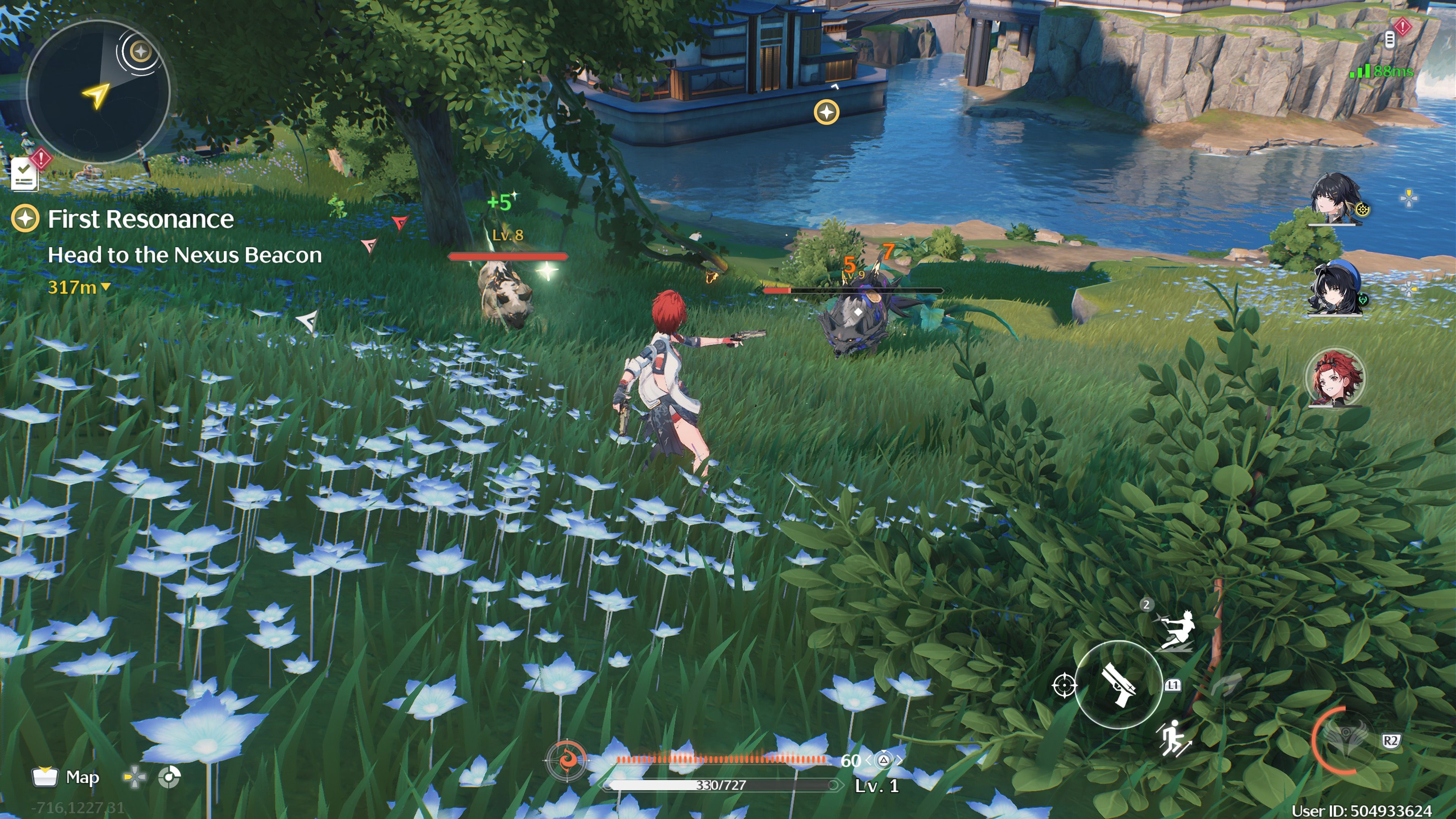Click the triangle stepper beside the 60 counter
The image size is (1456, 819).
[x=884, y=761]
